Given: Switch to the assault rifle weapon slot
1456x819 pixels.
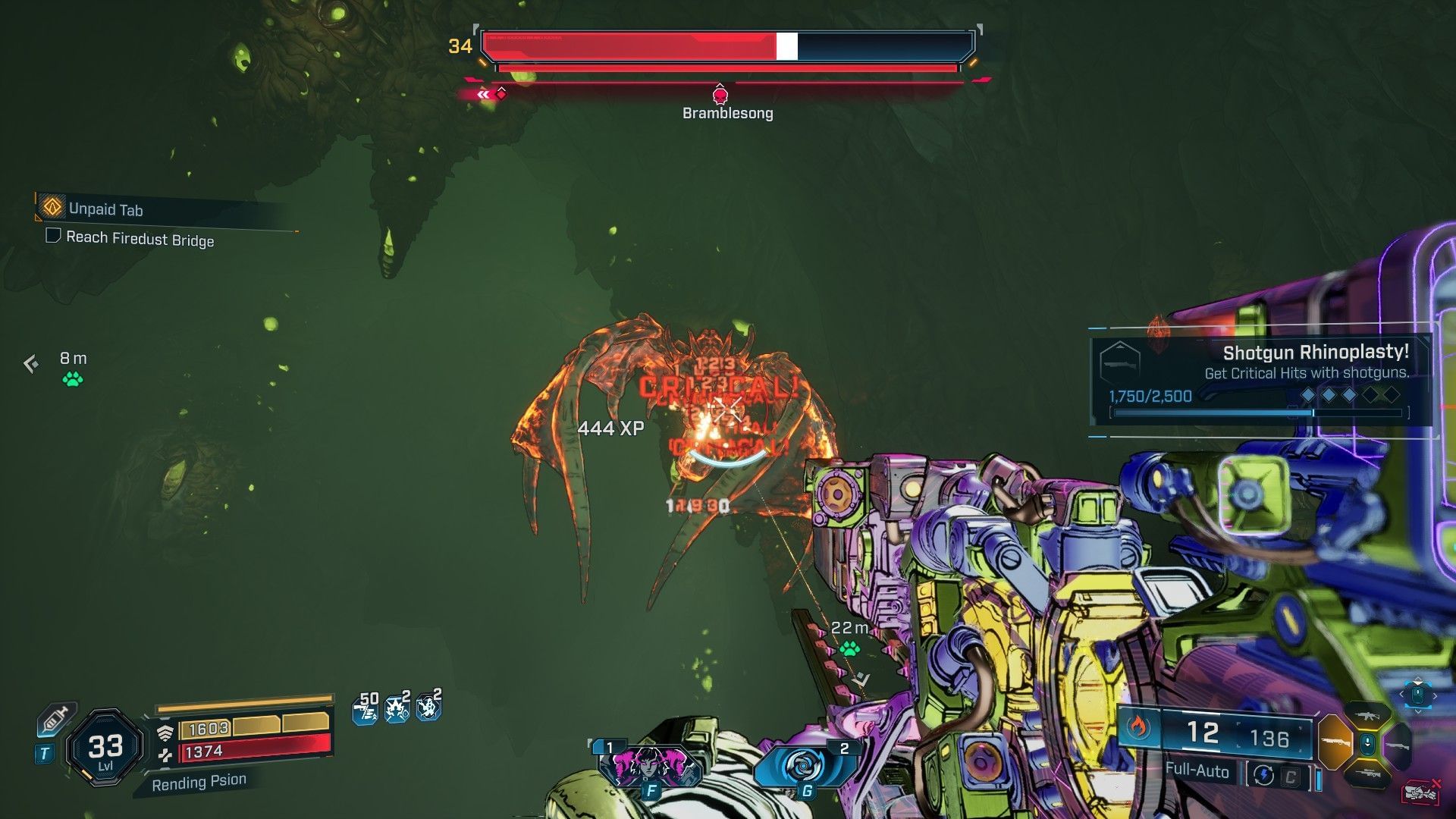Looking at the screenshot, I should point(1367,715).
